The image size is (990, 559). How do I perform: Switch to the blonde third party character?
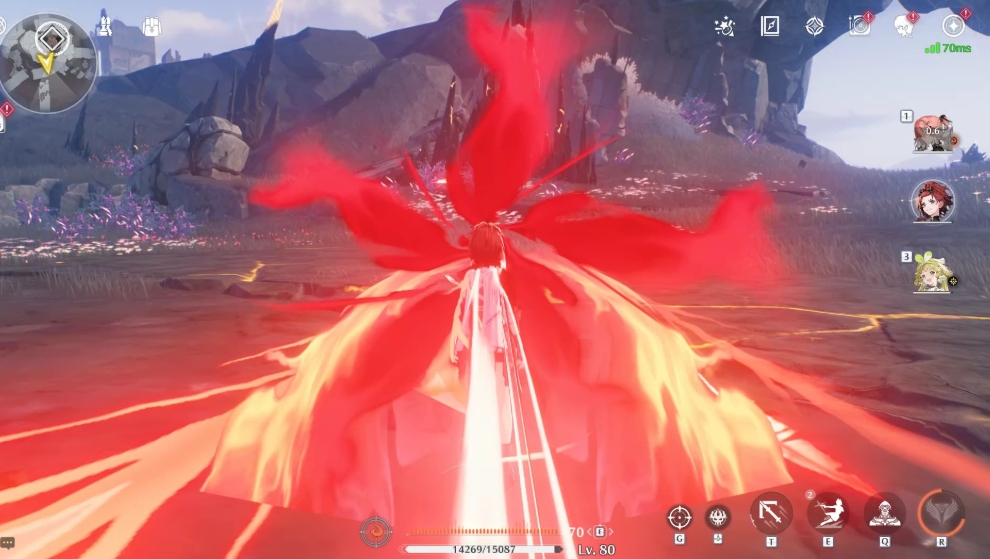click(x=932, y=273)
